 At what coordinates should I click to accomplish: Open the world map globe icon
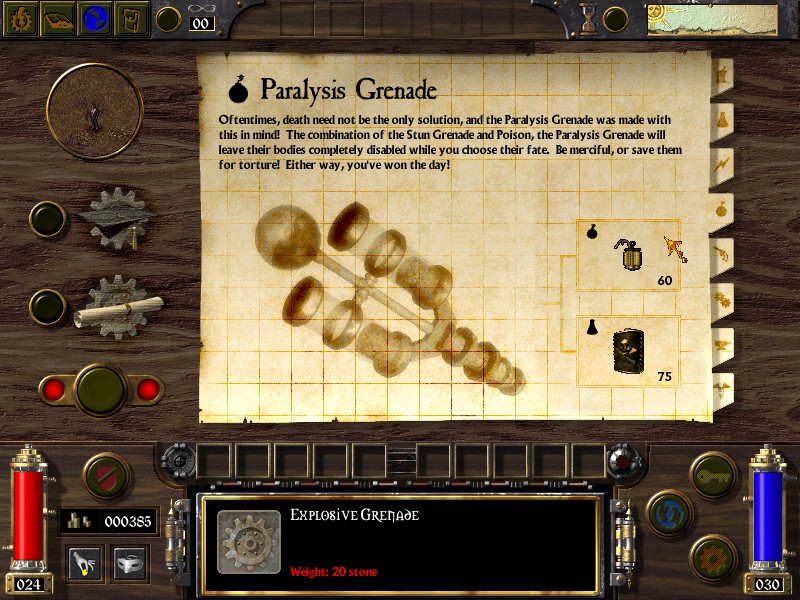(96, 19)
